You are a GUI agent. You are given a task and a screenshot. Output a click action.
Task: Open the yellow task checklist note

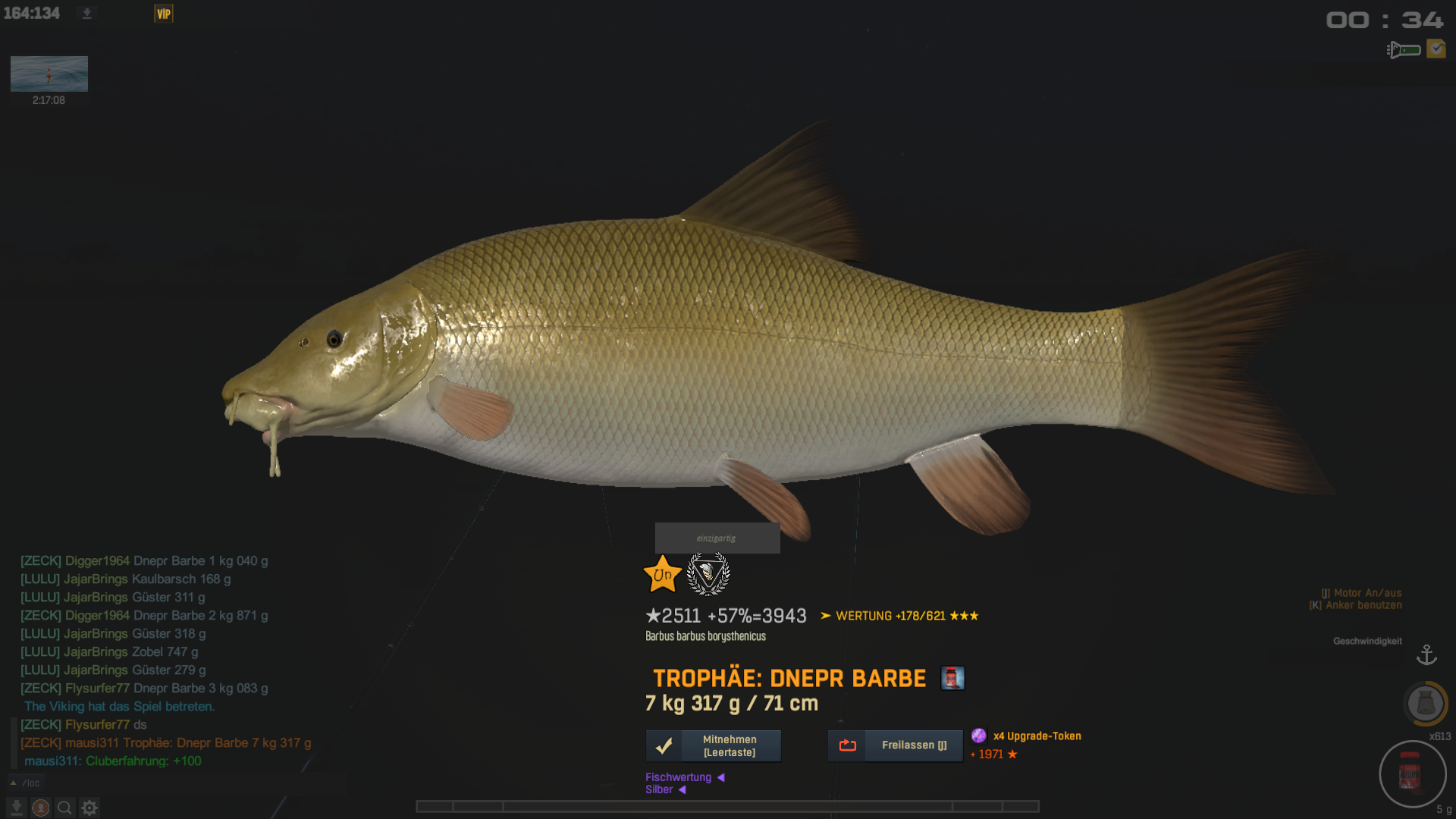click(x=1436, y=49)
